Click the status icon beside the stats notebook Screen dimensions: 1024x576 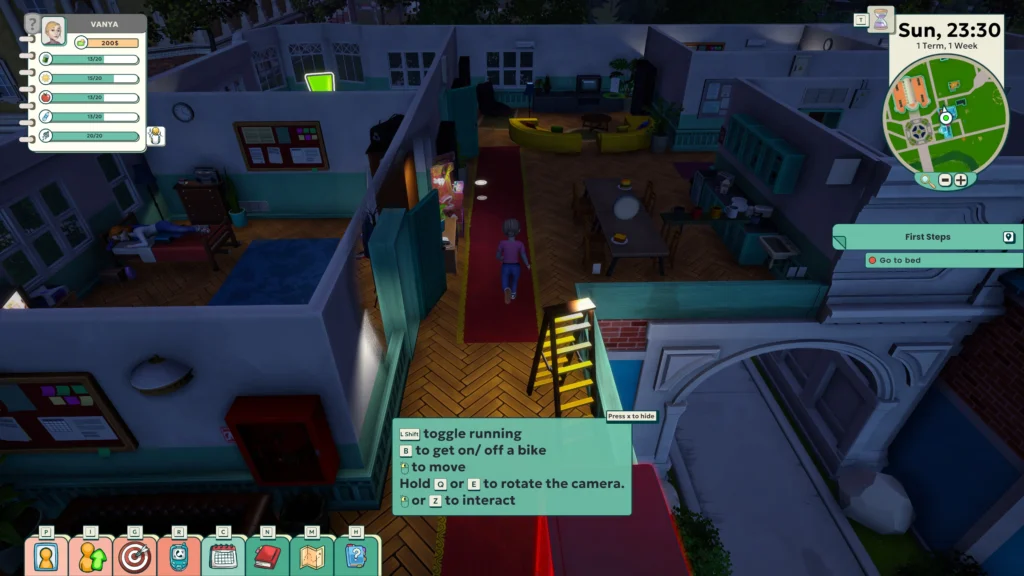(x=155, y=136)
